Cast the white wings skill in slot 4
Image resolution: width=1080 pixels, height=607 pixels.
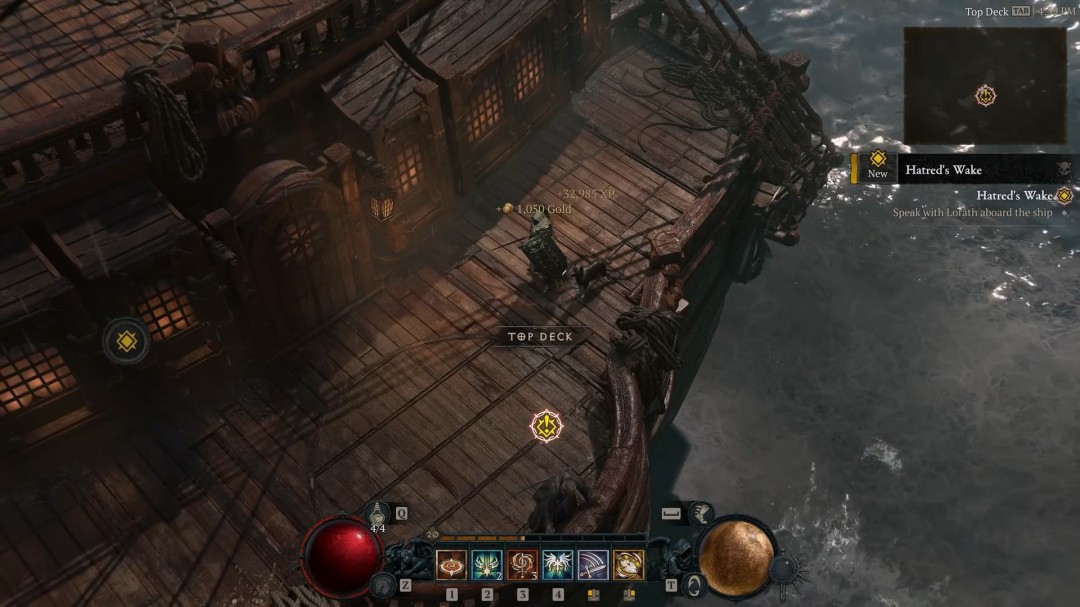tap(558, 565)
